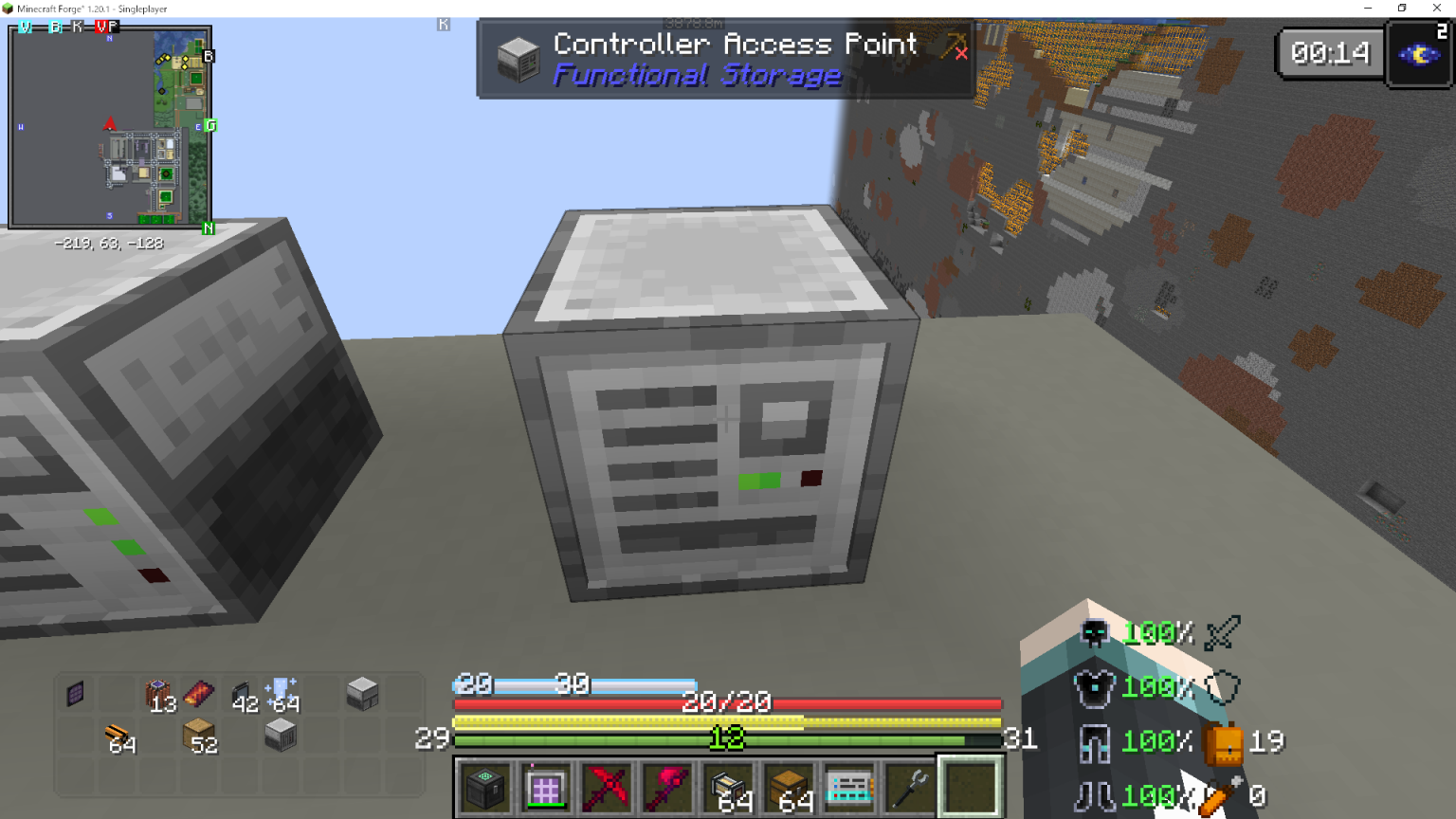Click the Functional Storage tooltip text

point(698,76)
